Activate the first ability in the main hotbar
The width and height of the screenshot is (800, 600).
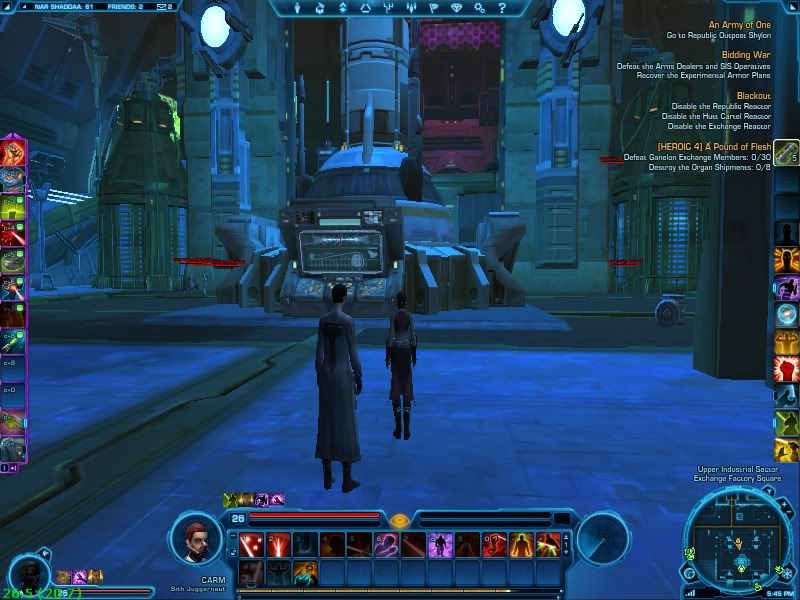click(251, 545)
